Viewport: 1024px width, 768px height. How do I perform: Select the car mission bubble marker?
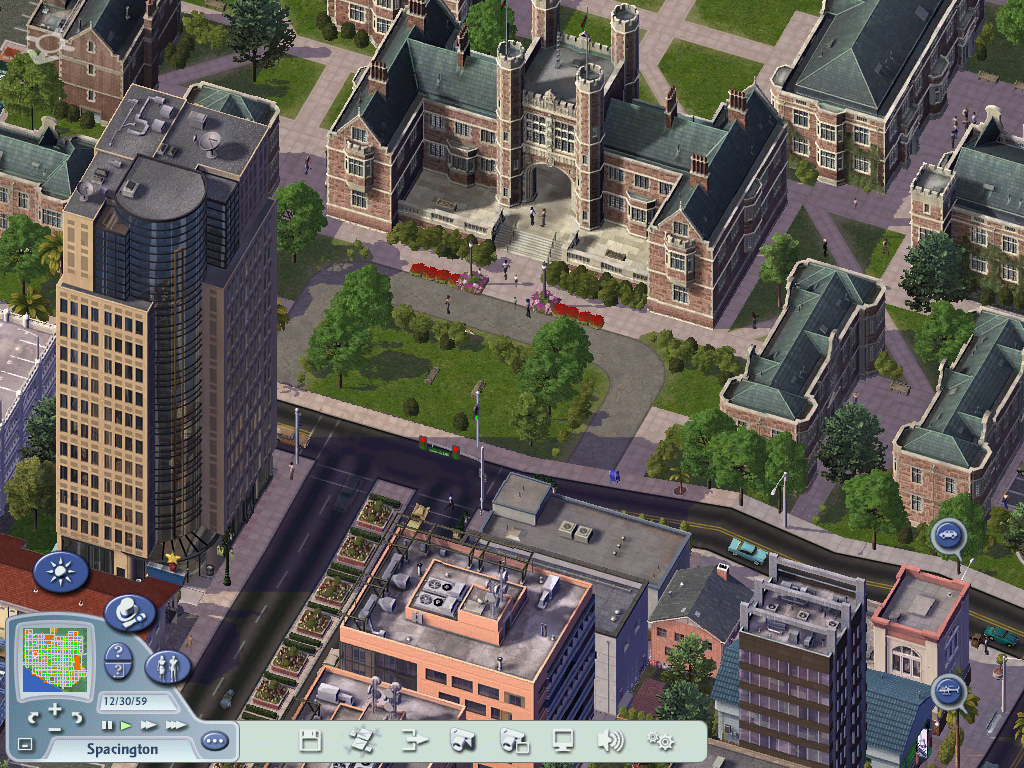(x=948, y=536)
